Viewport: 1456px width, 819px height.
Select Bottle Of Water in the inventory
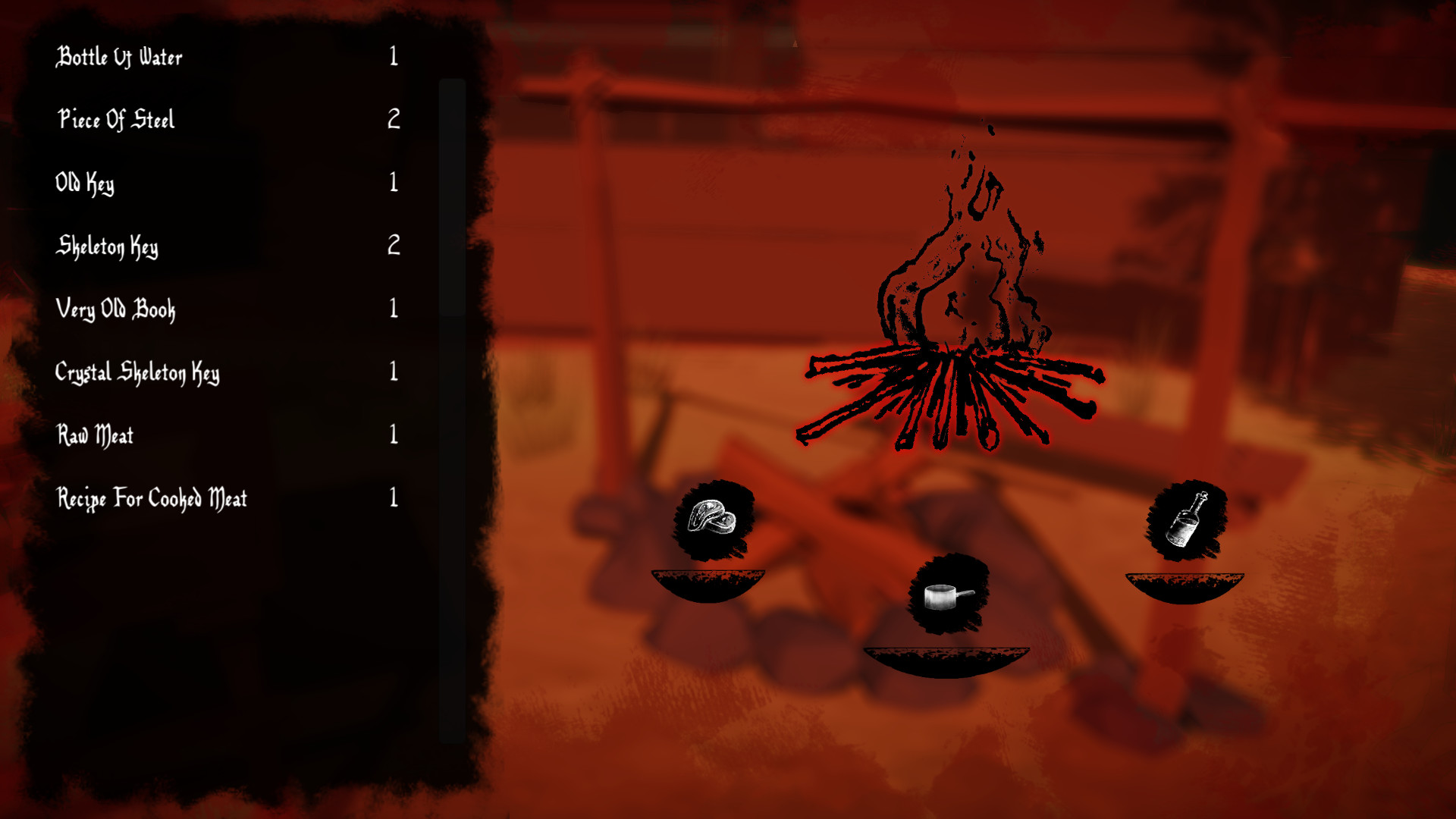click(x=121, y=56)
